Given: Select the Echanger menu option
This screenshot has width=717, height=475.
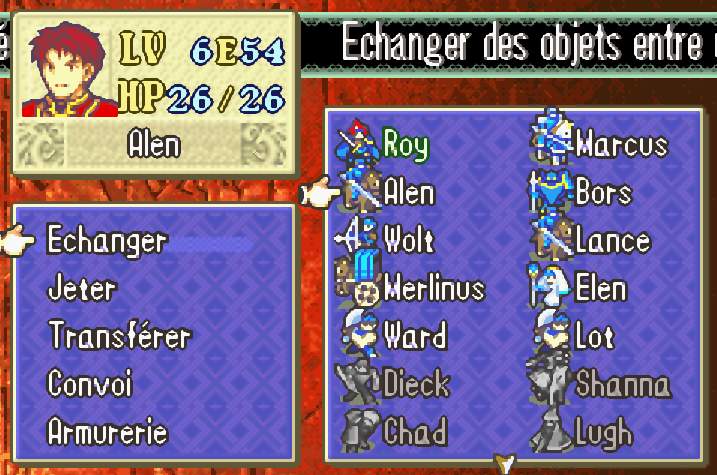Looking at the screenshot, I should pos(107,241).
